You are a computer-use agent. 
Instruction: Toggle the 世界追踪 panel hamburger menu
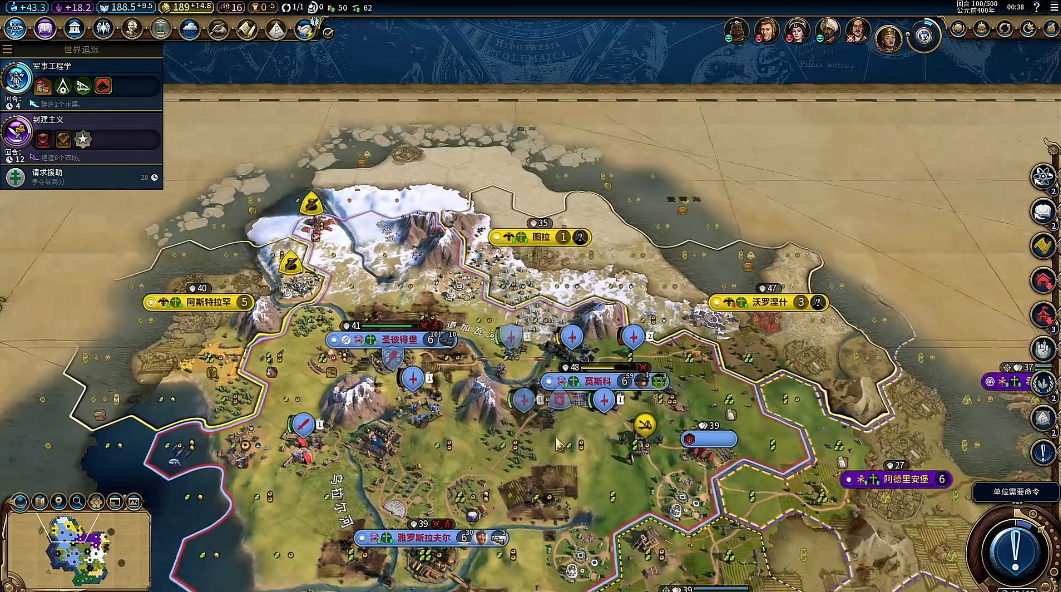point(8,49)
